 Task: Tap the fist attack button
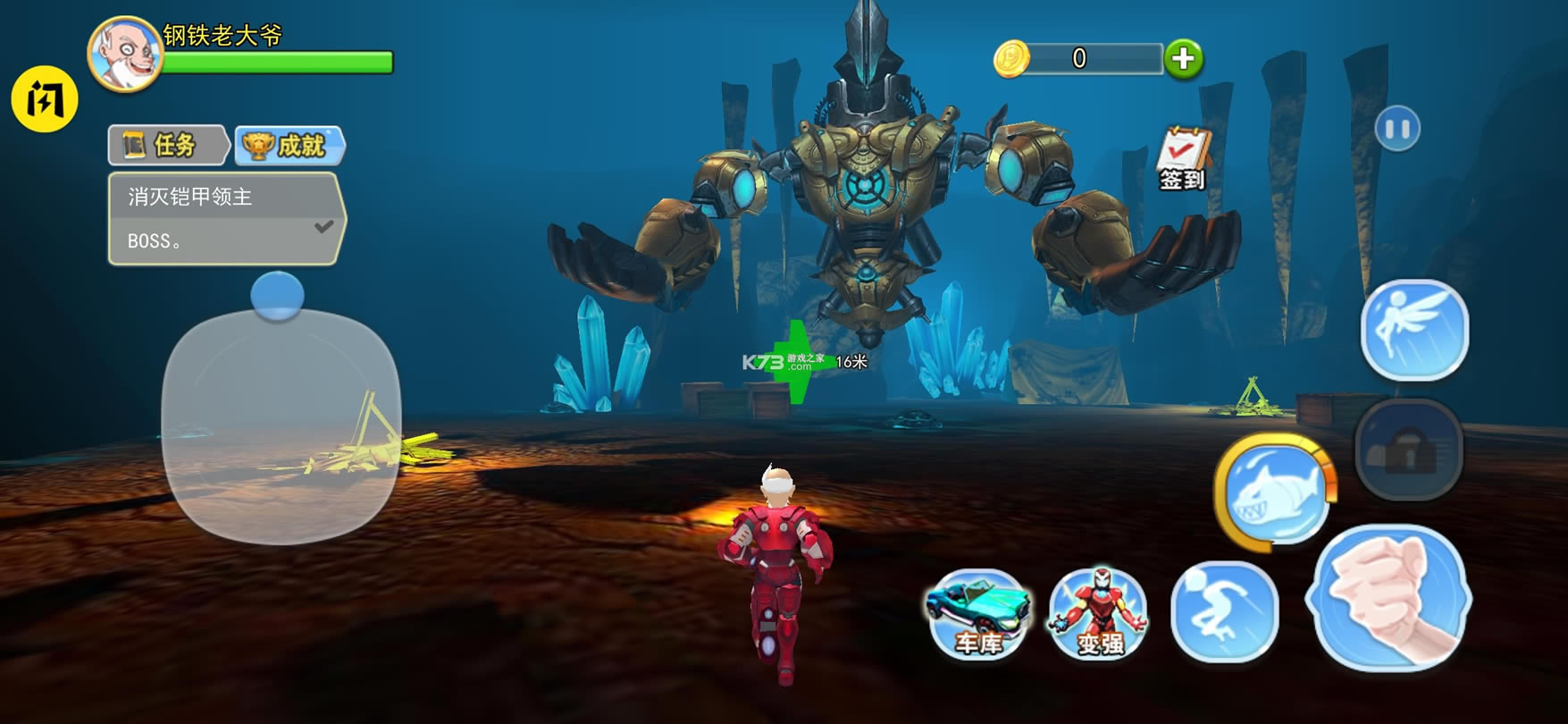pyautogui.click(x=1388, y=597)
